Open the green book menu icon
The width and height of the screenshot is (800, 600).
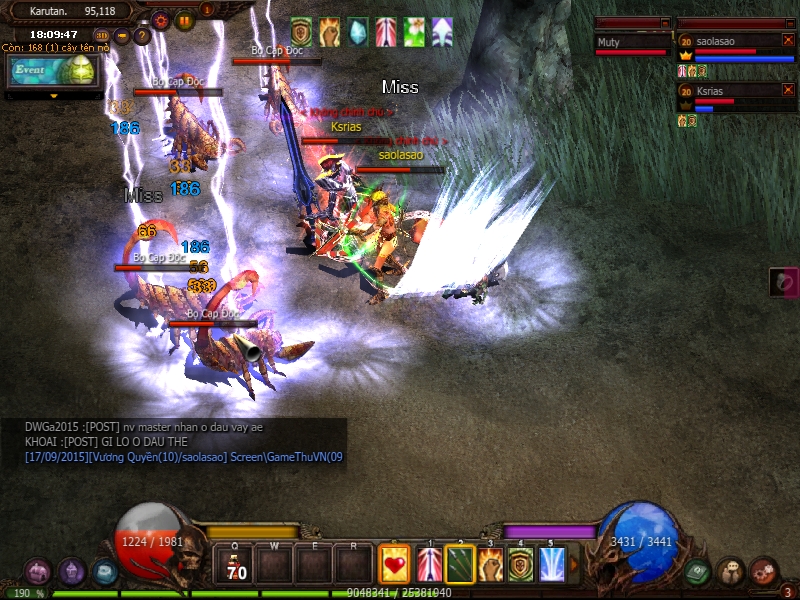tap(698, 572)
